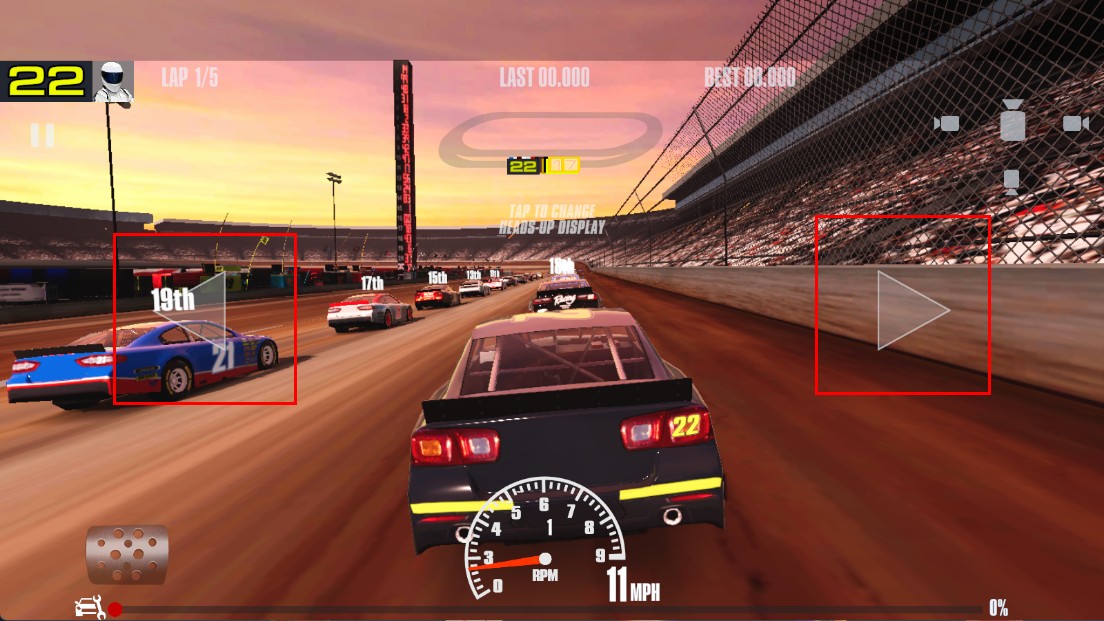Tap the brake pedal icon

(x=127, y=554)
